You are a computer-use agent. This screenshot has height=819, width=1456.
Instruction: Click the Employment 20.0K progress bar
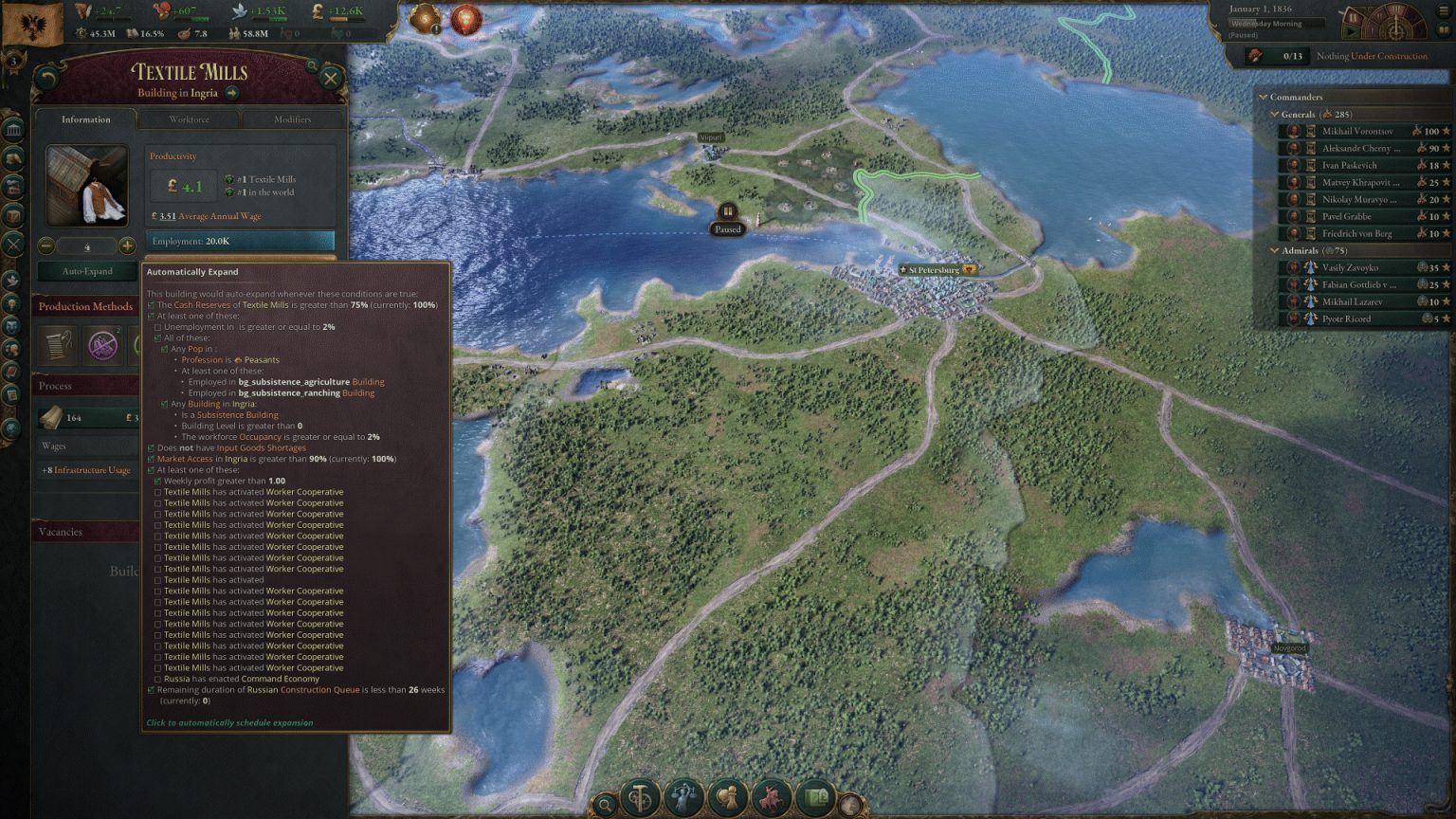point(240,241)
